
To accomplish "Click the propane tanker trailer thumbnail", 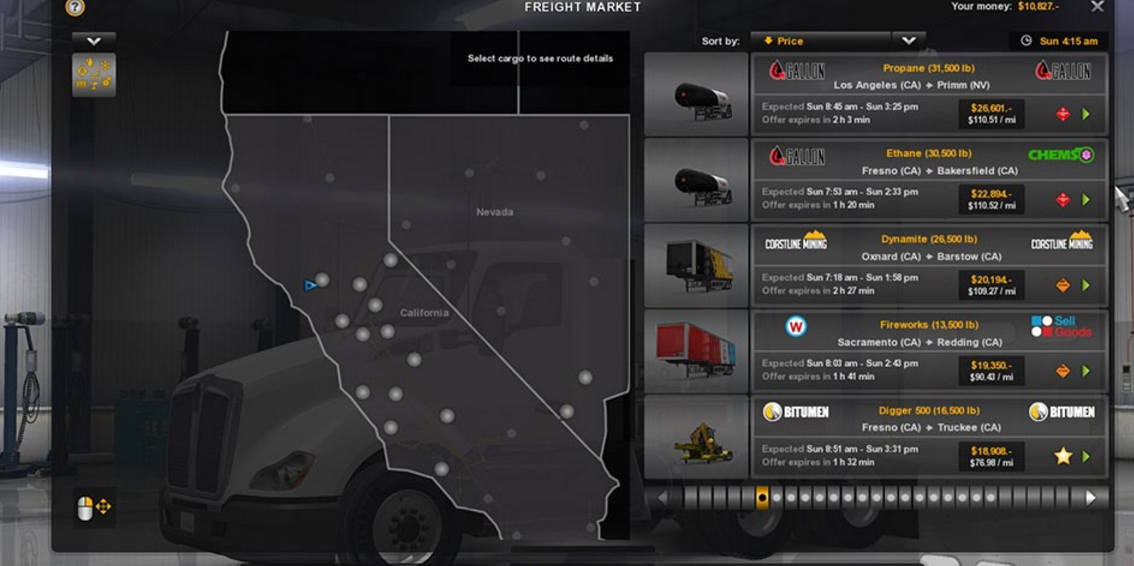I will click(x=697, y=95).
